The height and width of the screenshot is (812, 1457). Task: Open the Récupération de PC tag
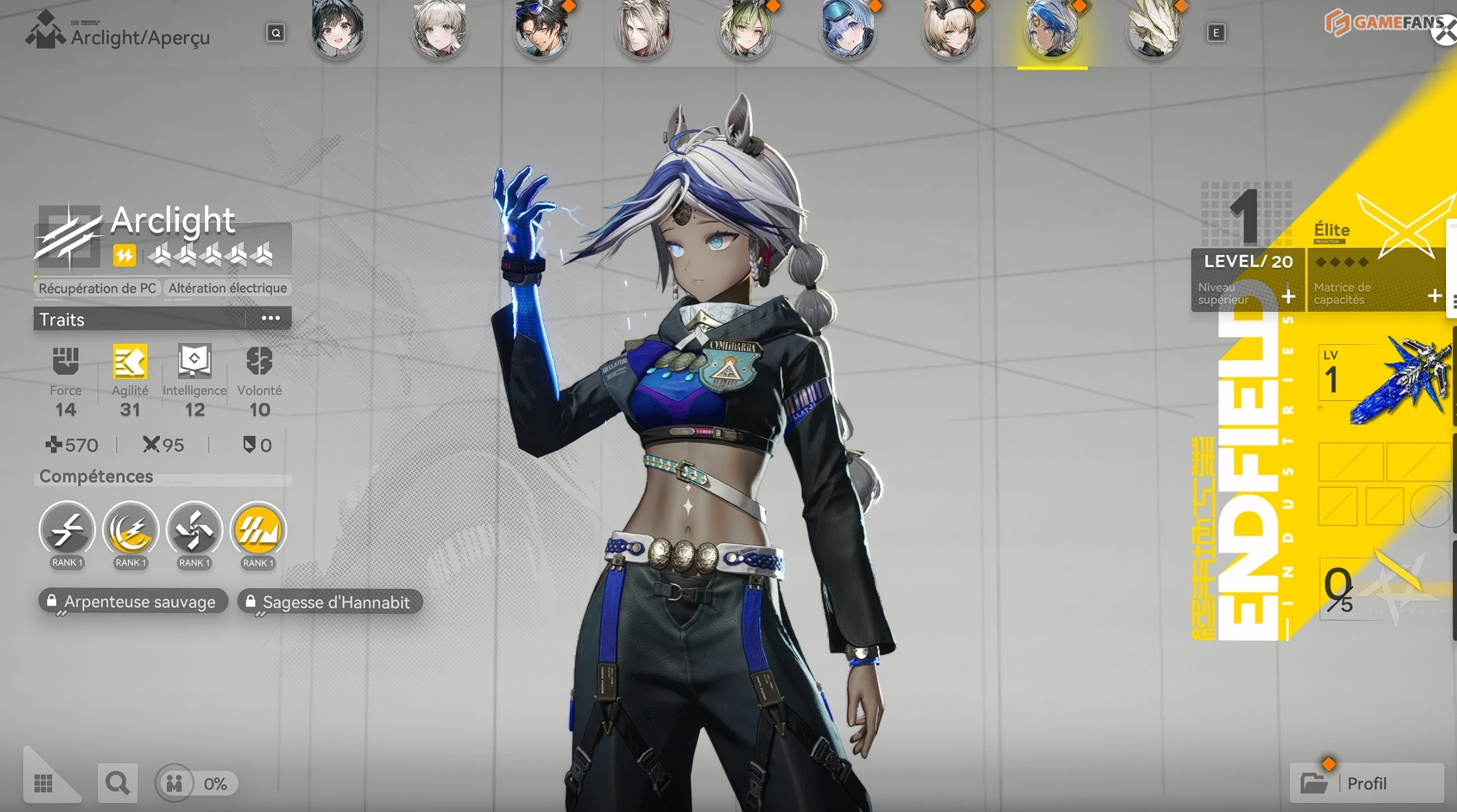coord(97,288)
